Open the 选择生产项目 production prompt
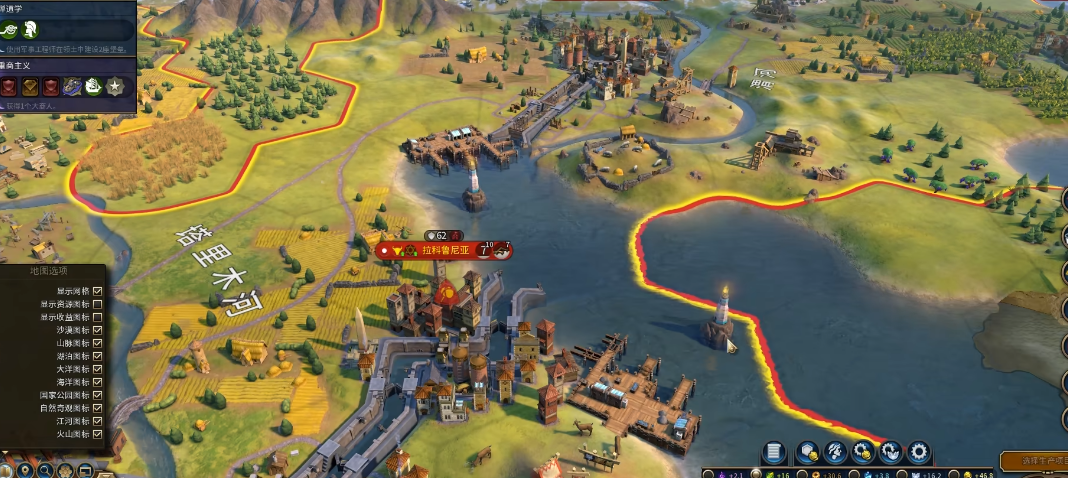This screenshot has width=1068, height=478. [1035, 461]
